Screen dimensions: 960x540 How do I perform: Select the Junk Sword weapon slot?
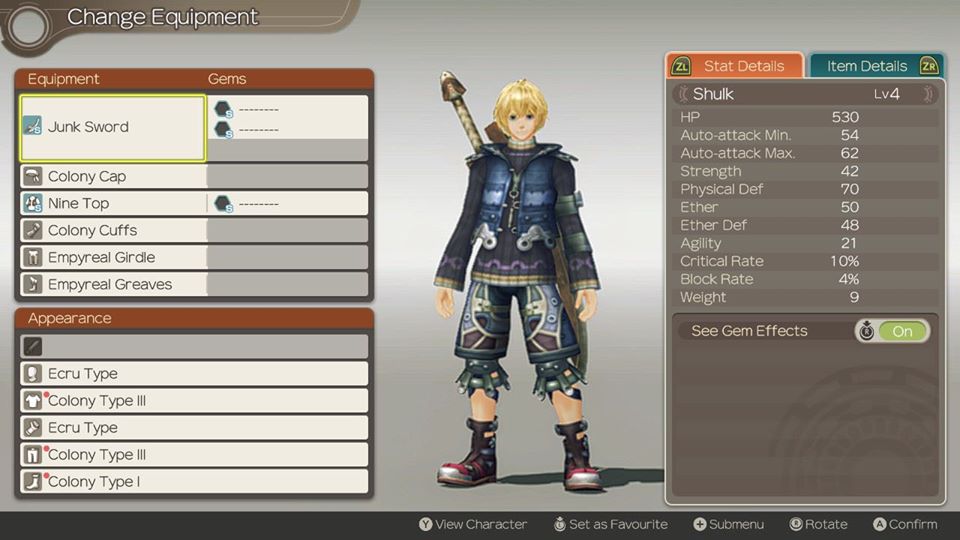click(x=113, y=127)
